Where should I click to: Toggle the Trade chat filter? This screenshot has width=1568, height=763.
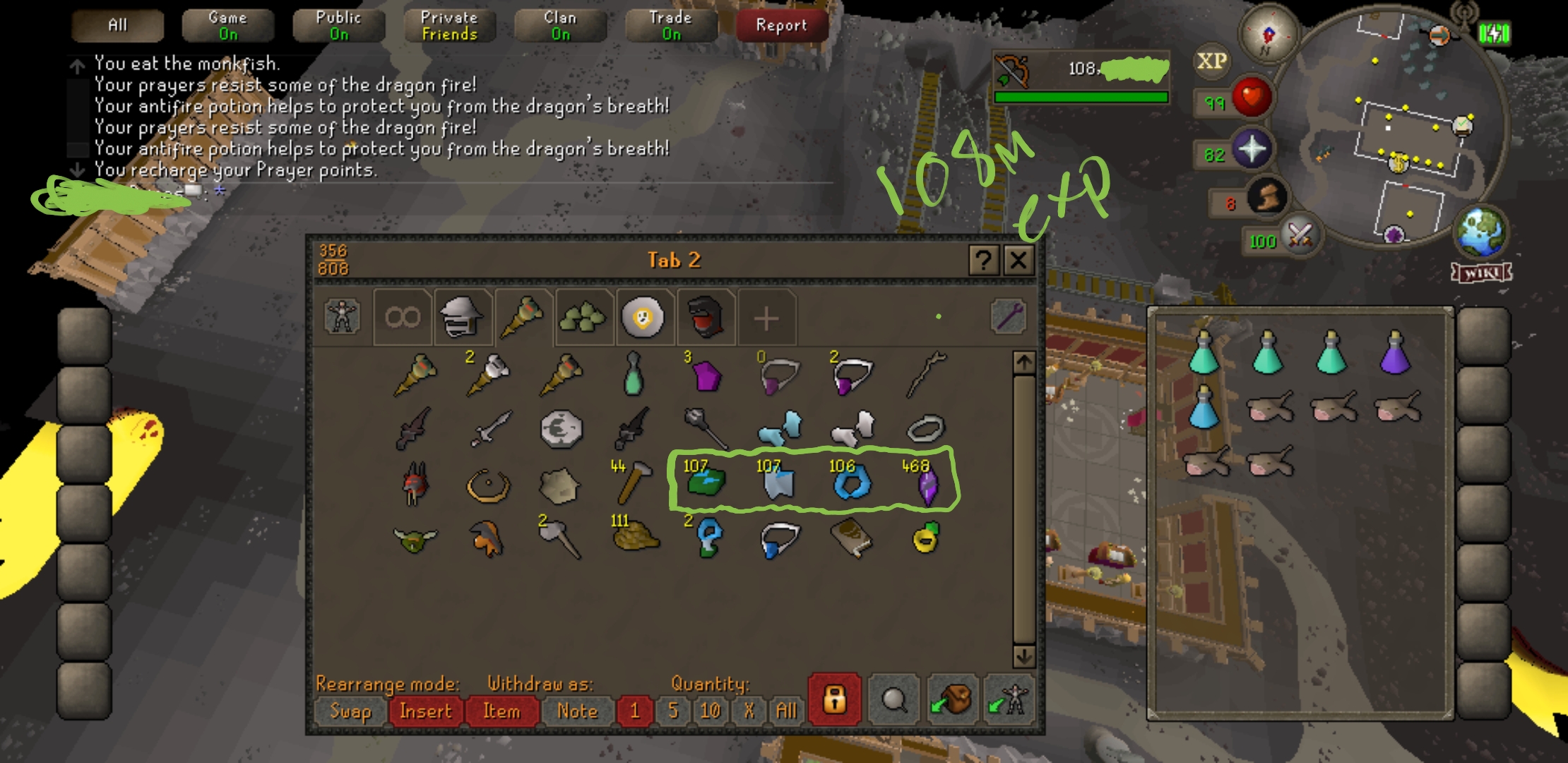tap(670, 23)
